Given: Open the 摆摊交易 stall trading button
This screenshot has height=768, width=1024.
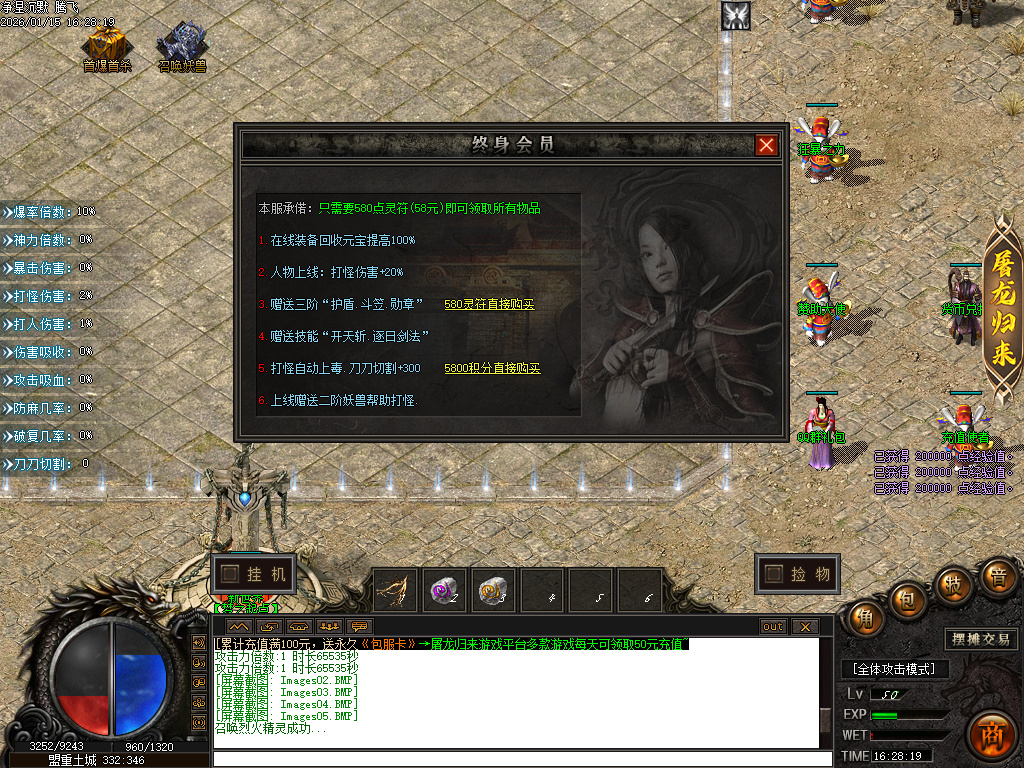Looking at the screenshot, I should tap(980, 639).
